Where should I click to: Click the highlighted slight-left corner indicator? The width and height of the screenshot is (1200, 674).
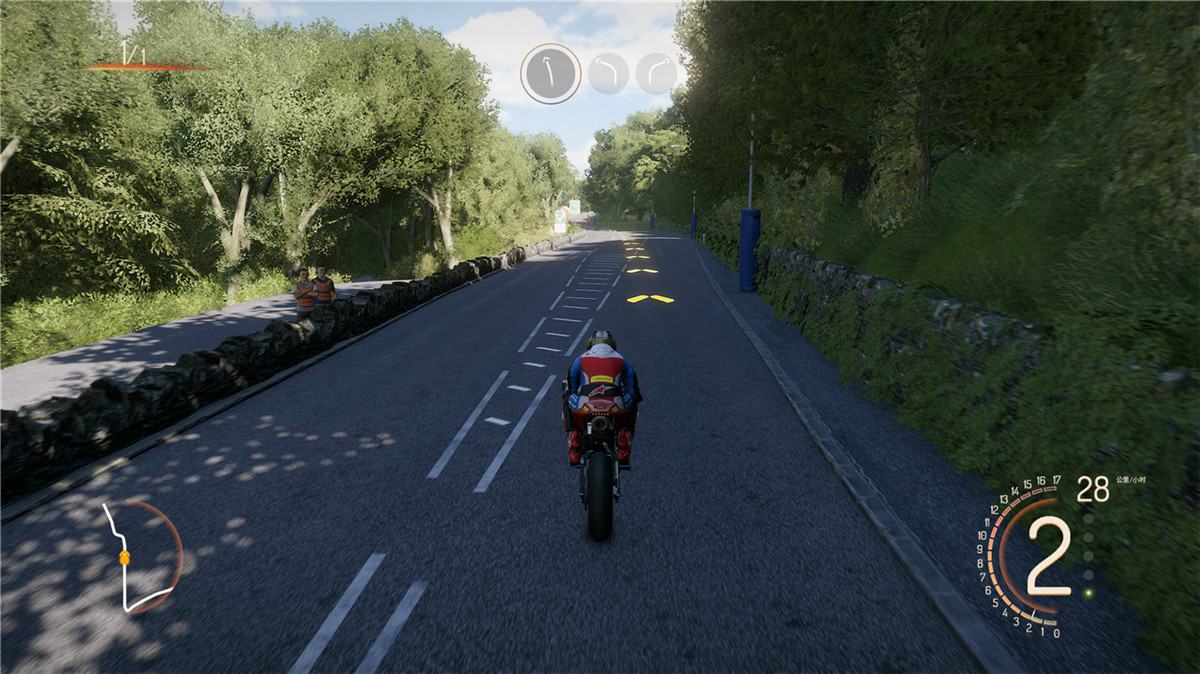pos(550,73)
